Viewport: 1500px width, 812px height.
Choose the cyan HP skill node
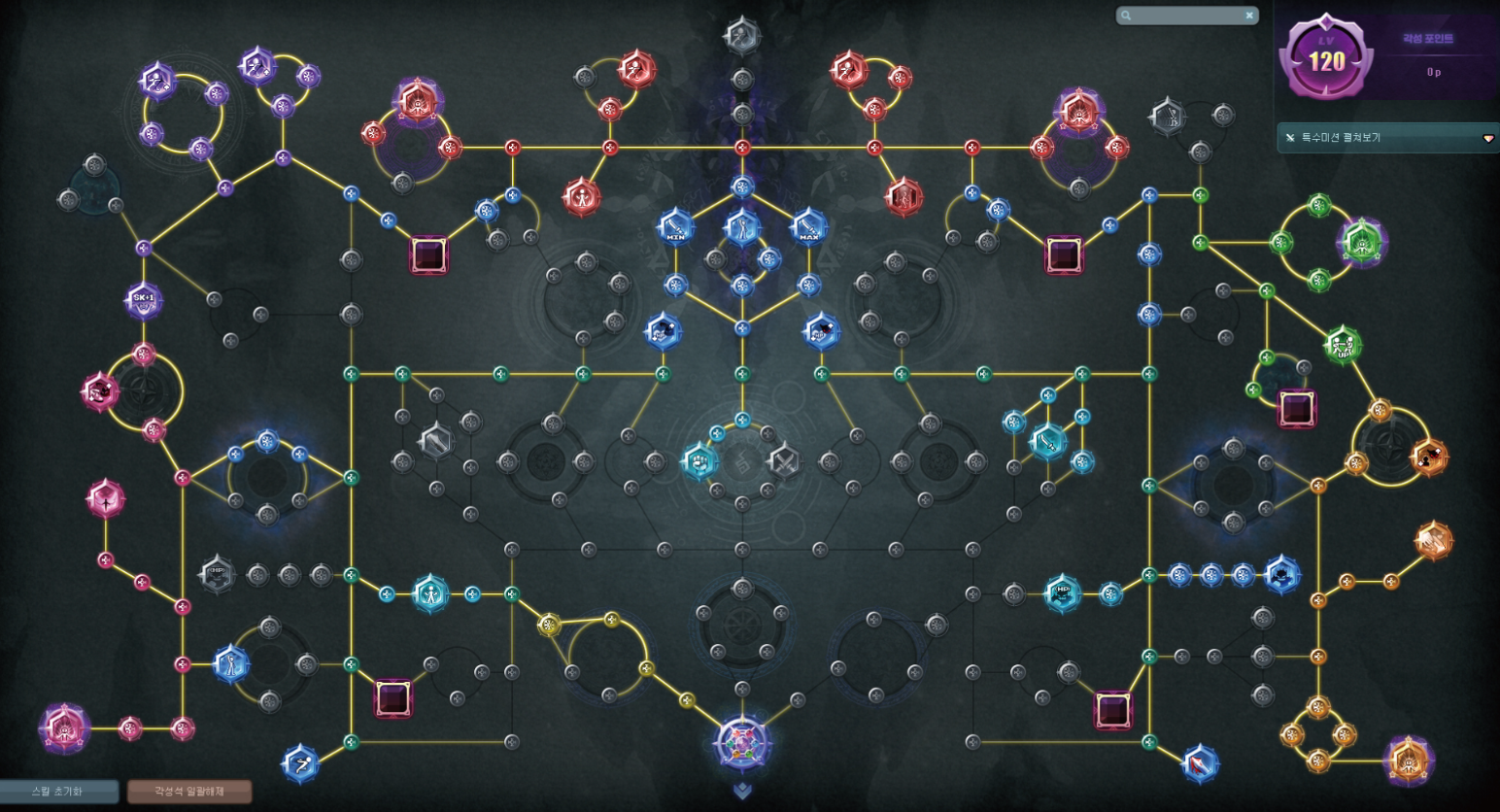1062,592
